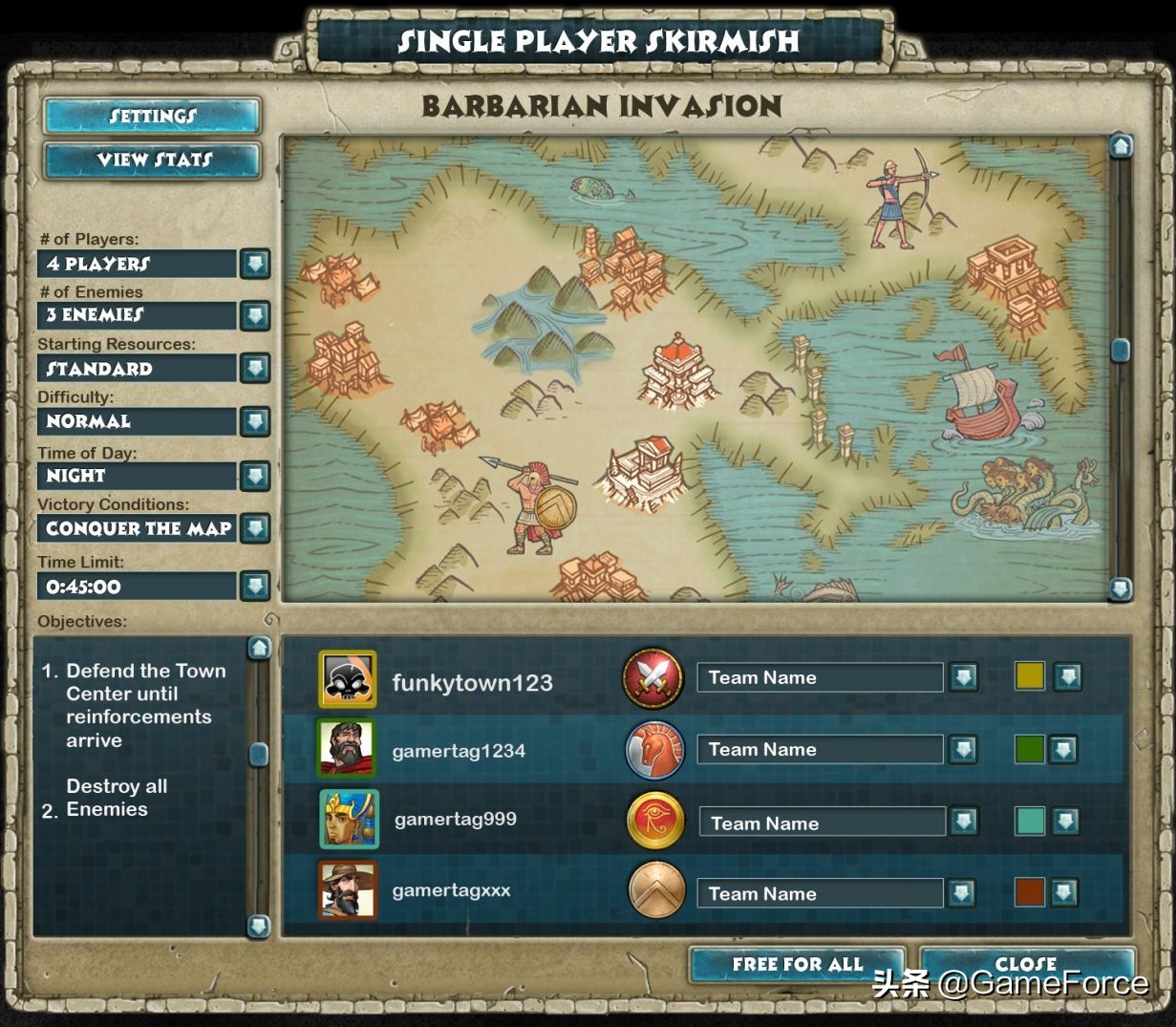1176x1027 pixels.
Task: Change the brown player color for gamertagxxx
Action: 1063,893
